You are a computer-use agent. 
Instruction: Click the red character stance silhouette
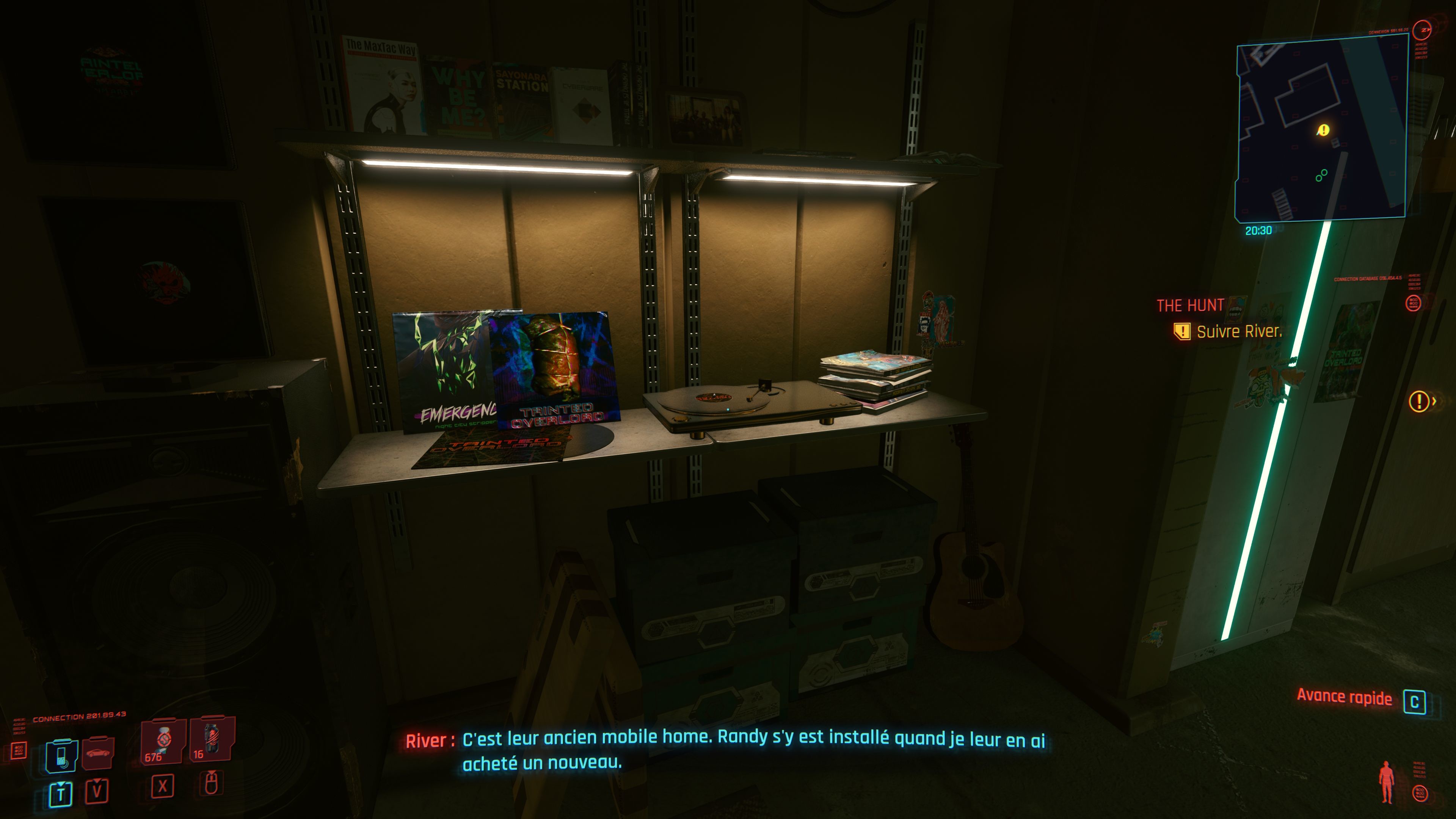coord(1386,783)
